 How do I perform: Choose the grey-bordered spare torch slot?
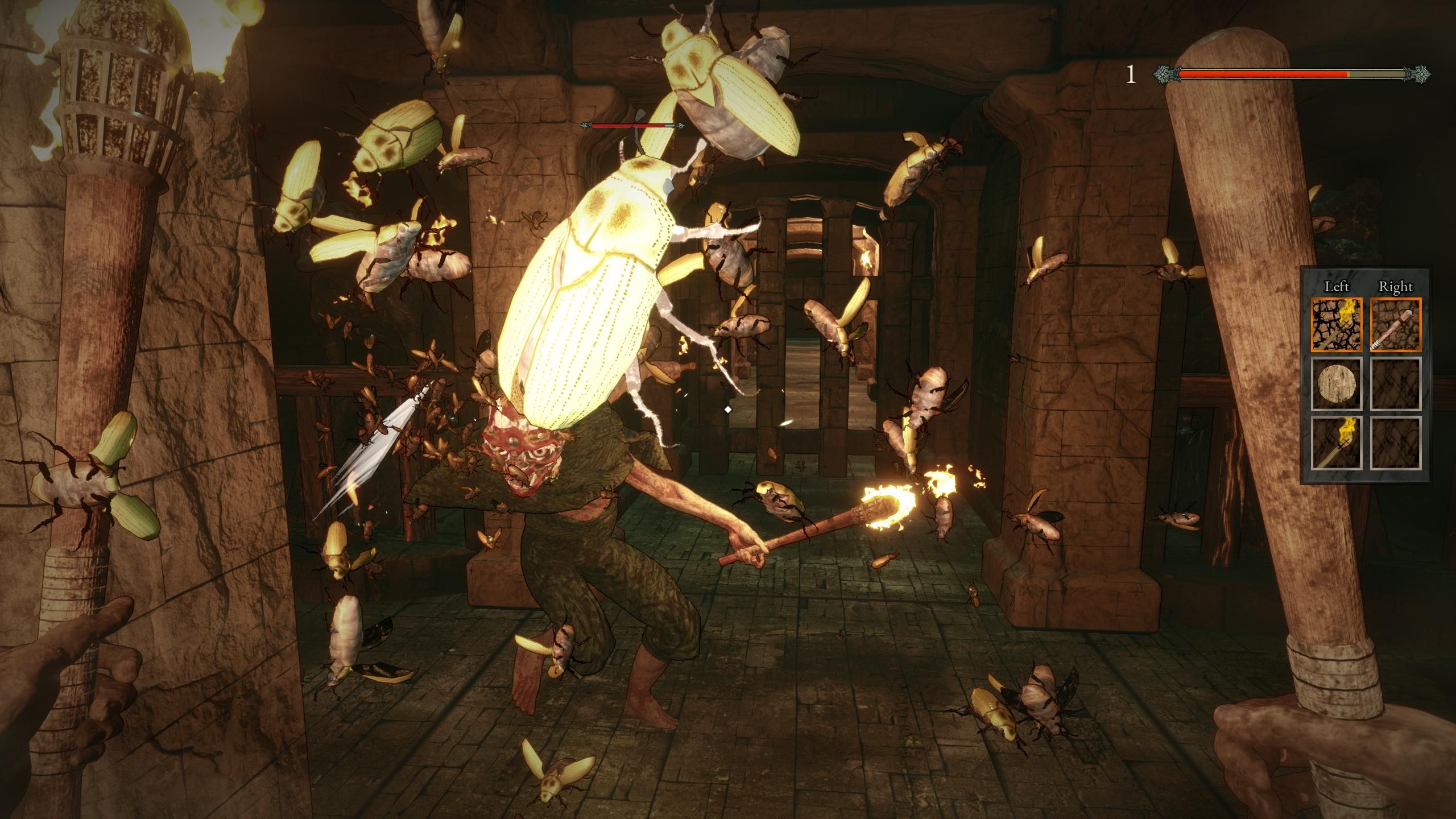click(x=1337, y=443)
